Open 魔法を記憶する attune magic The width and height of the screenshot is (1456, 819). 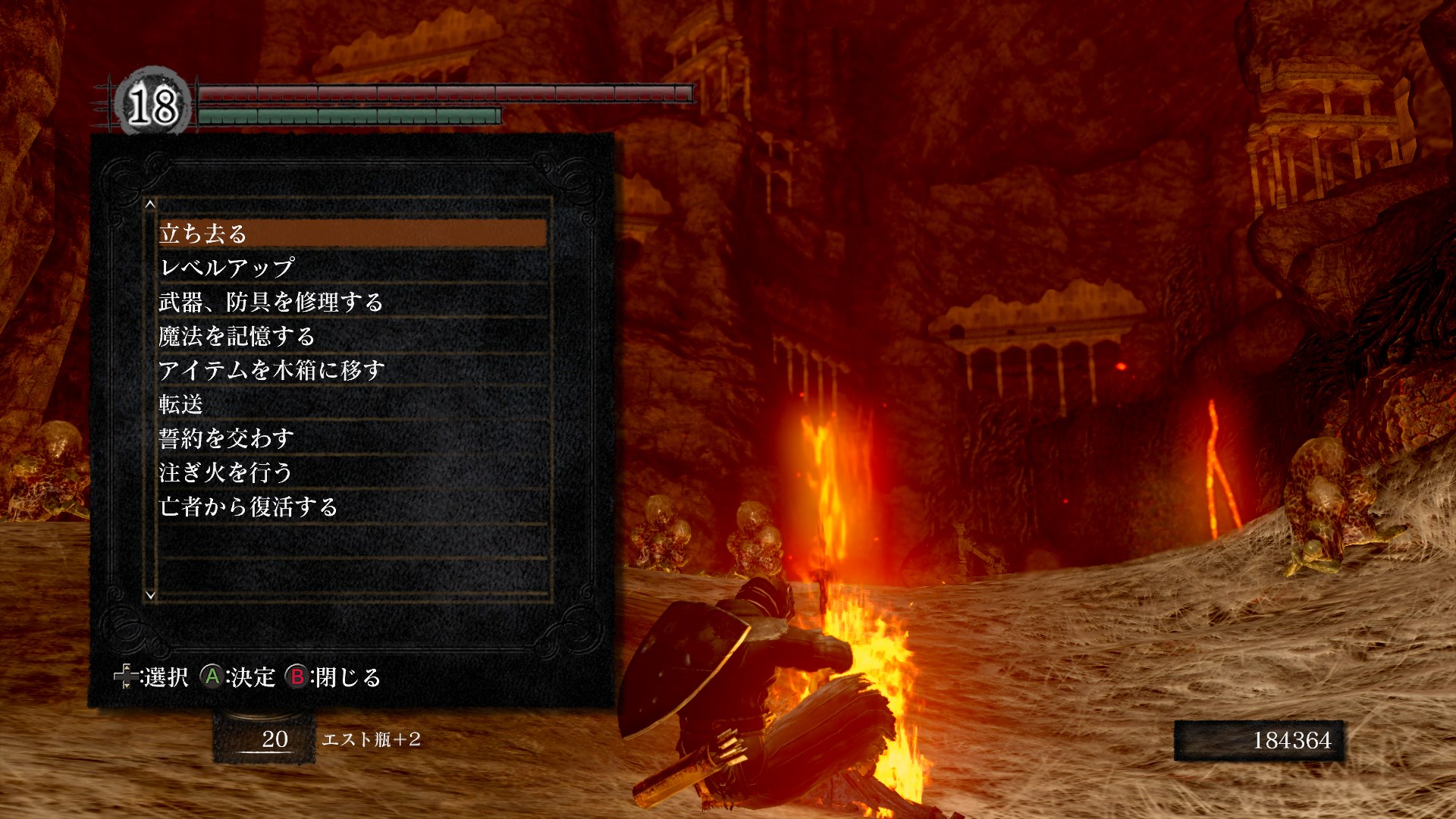click(x=353, y=336)
